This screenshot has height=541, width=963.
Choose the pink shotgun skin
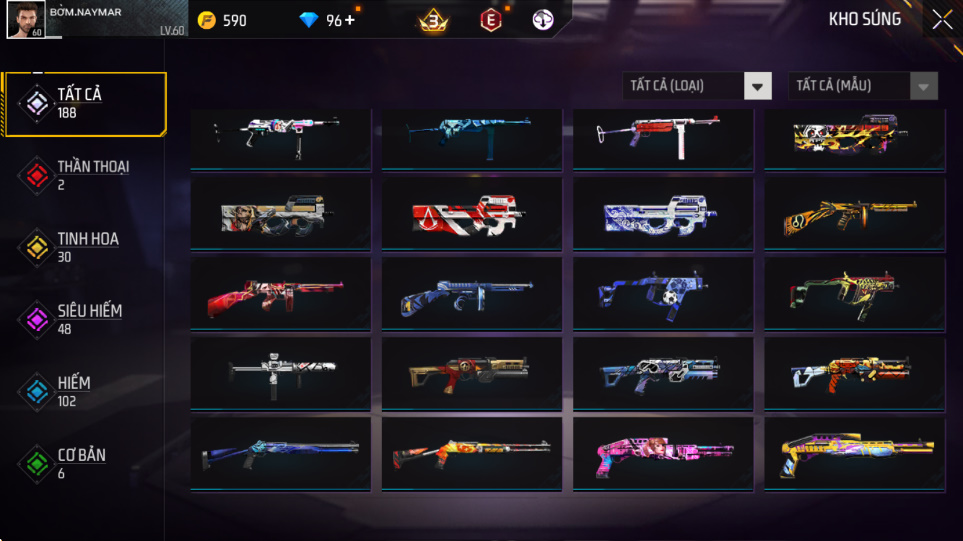coord(662,452)
